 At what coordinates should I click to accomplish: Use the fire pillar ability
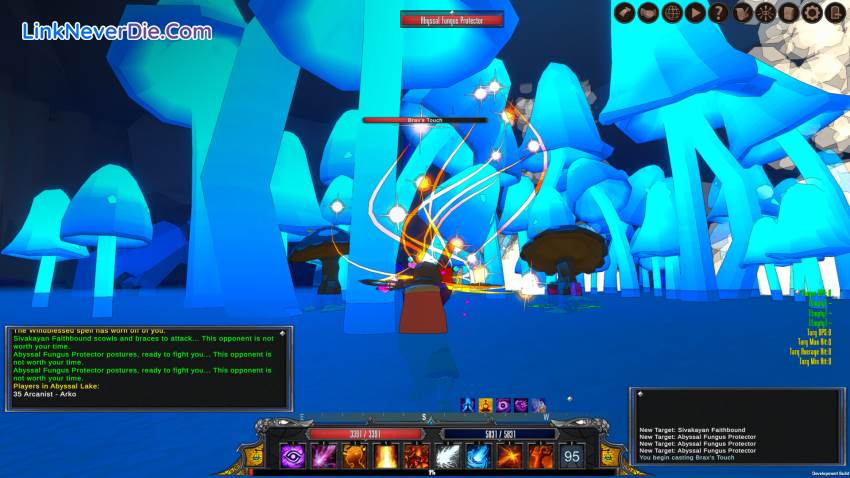(x=385, y=456)
